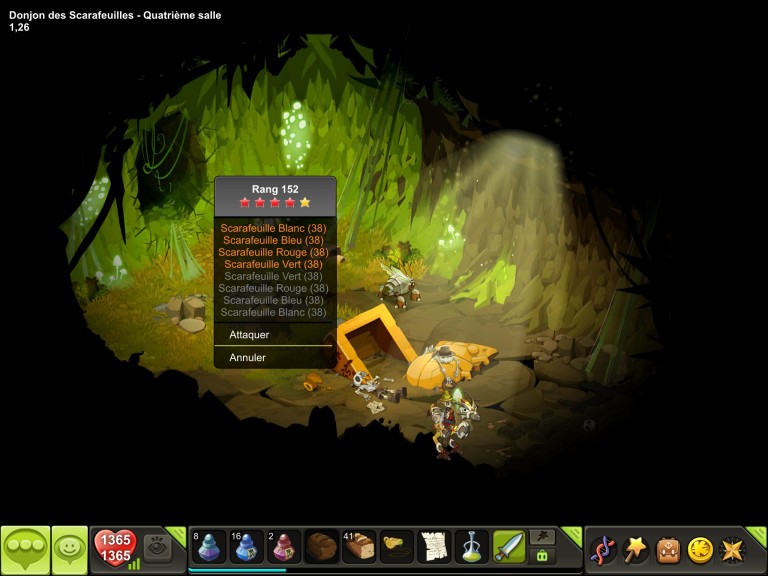Select the brown chest shortcut slot
The width and height of the screenshot is (768, 576).
[x=321, y=547]
